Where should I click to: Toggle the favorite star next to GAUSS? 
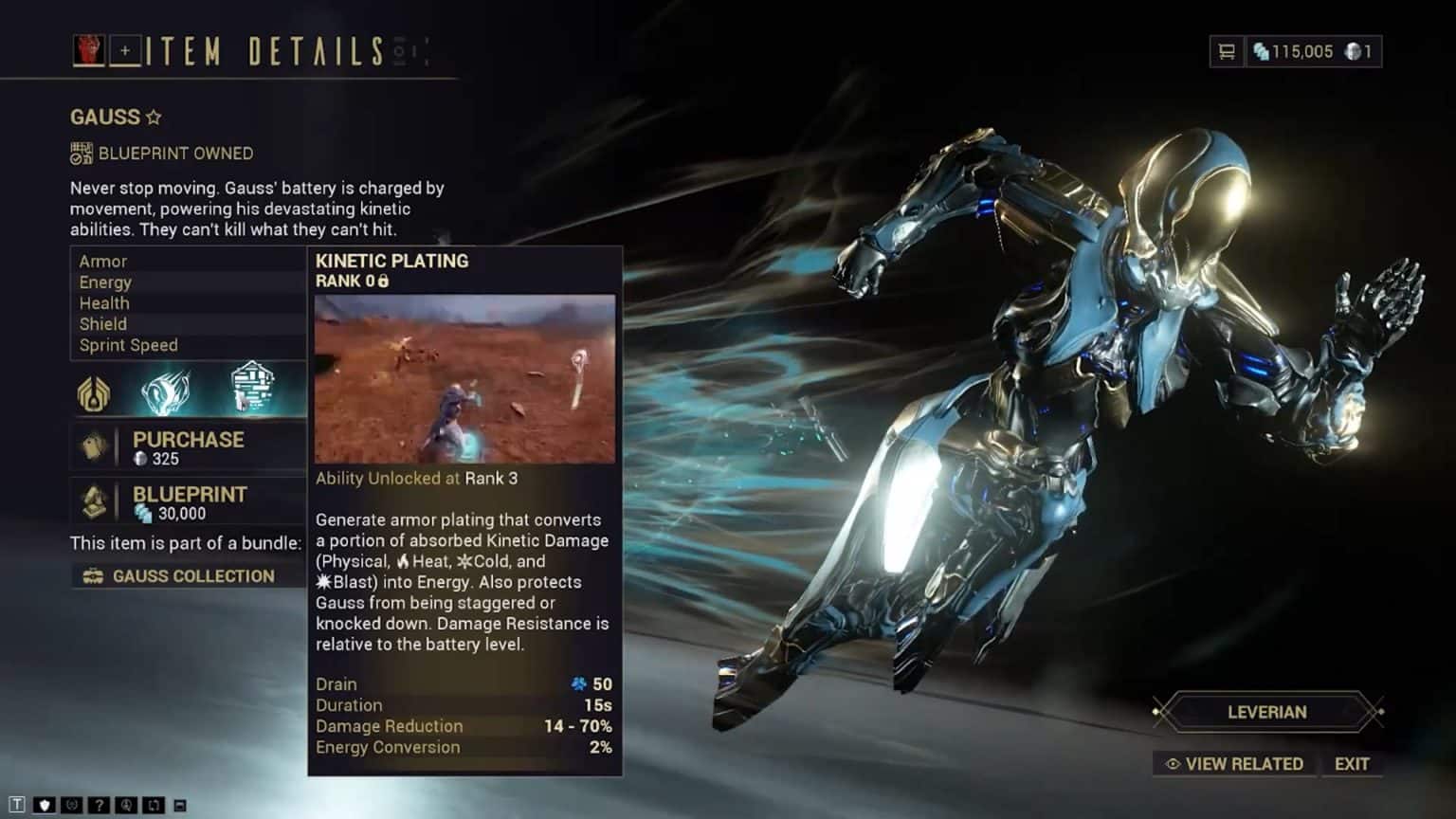152,116
